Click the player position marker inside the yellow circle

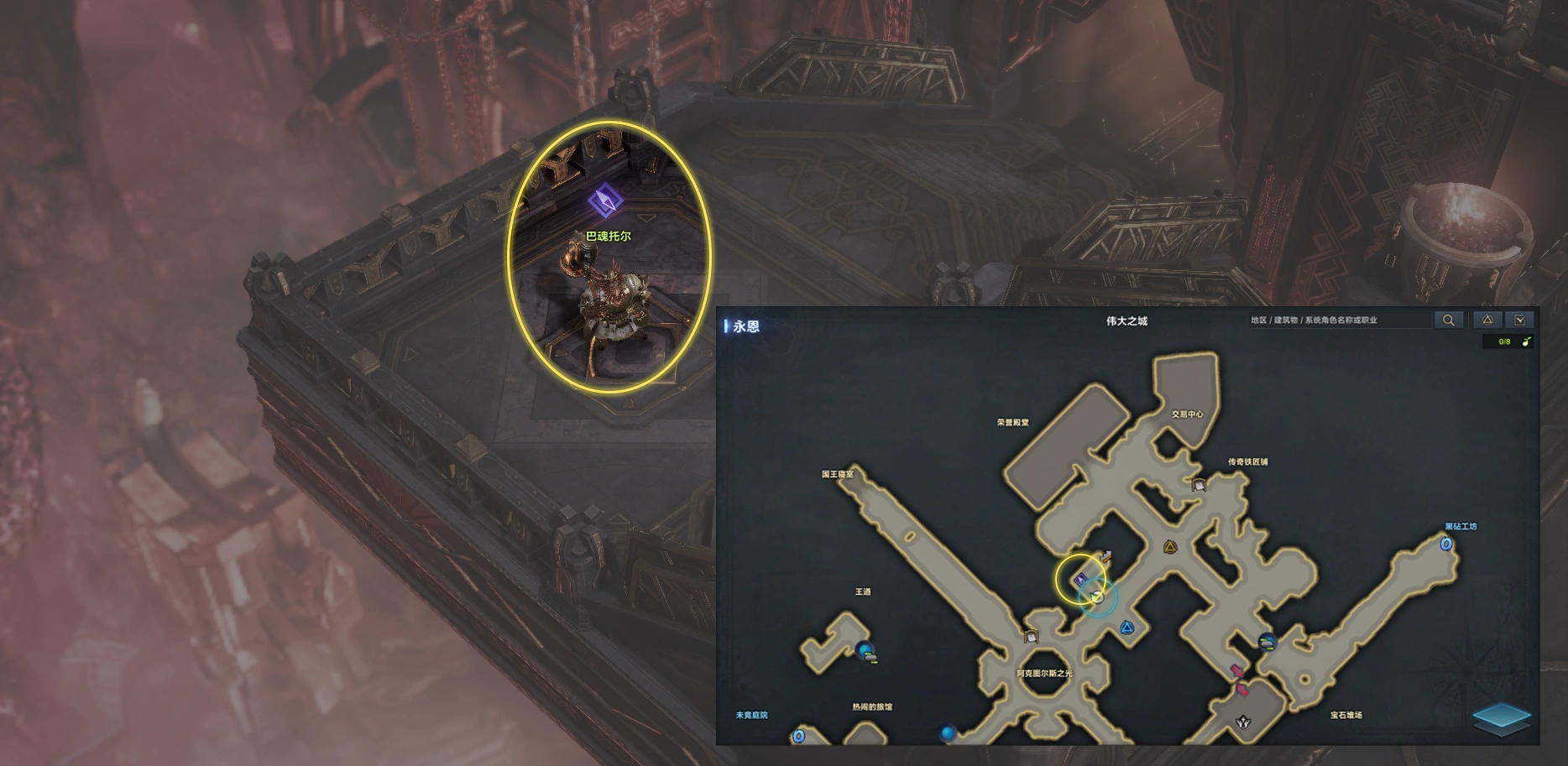click(x=1097, y=597)
